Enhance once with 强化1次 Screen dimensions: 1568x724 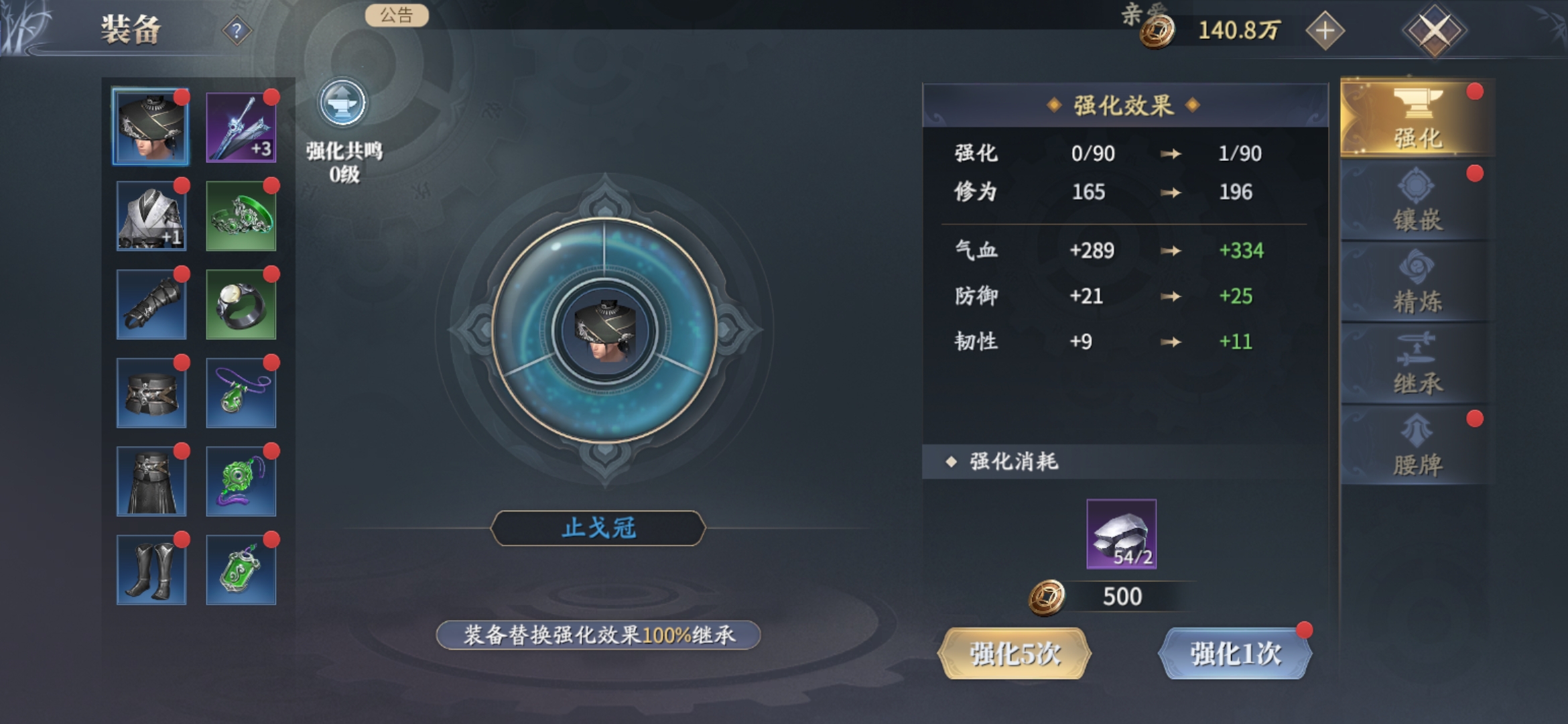pos(1235,654)
